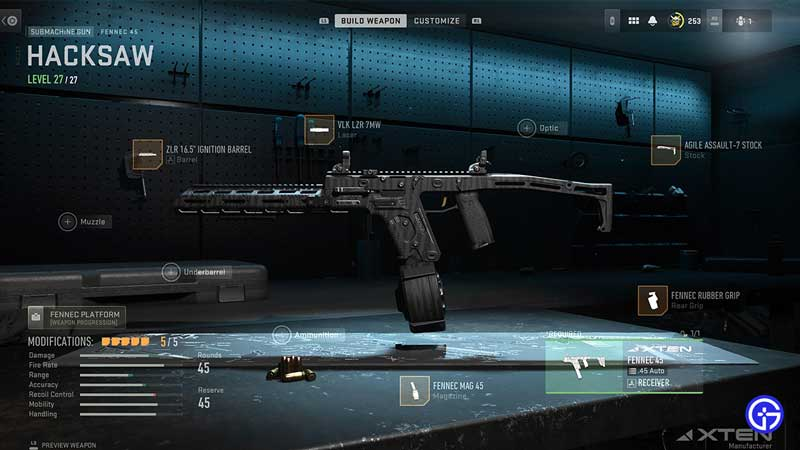Switch to the Build Weapon tab

370,20
